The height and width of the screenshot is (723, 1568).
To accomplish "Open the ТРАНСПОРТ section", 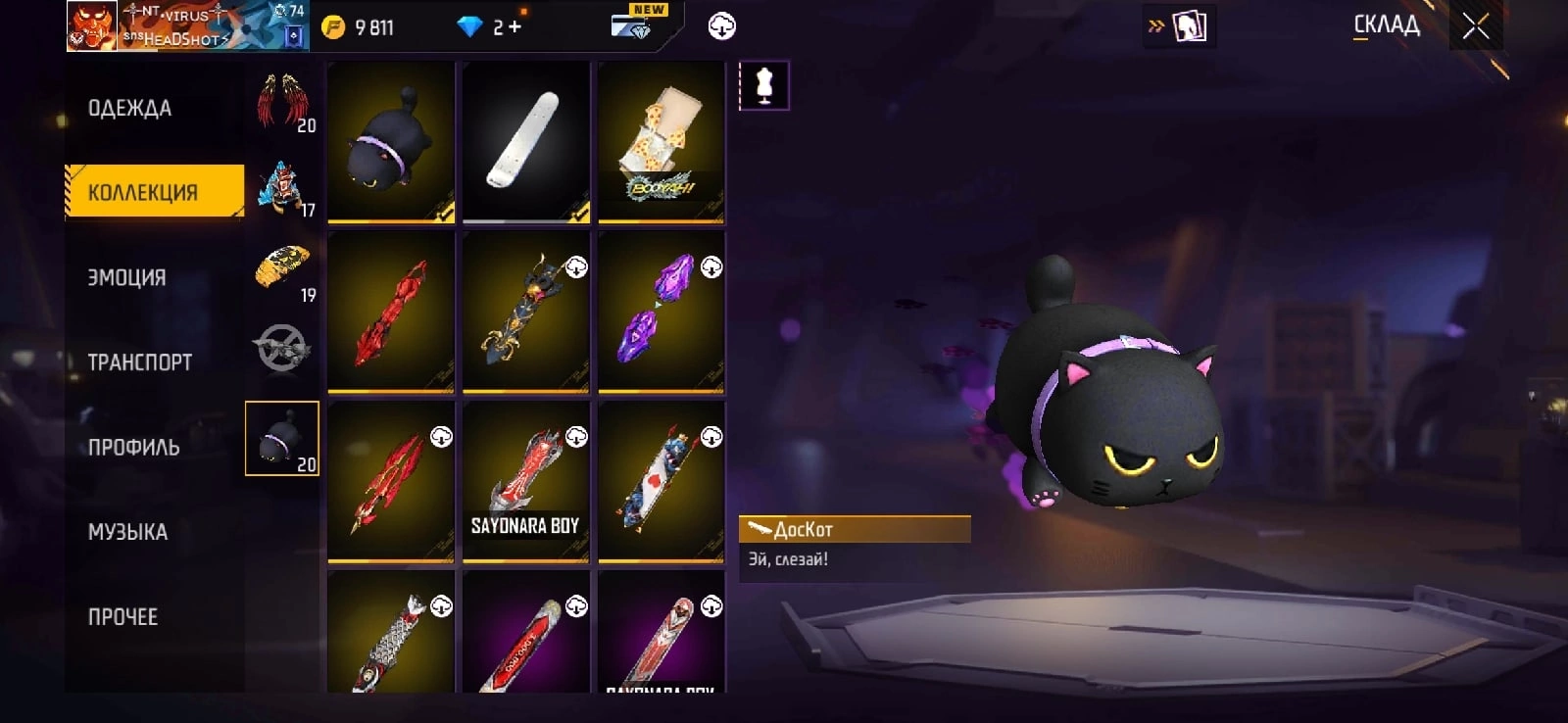I will [140, 362].
